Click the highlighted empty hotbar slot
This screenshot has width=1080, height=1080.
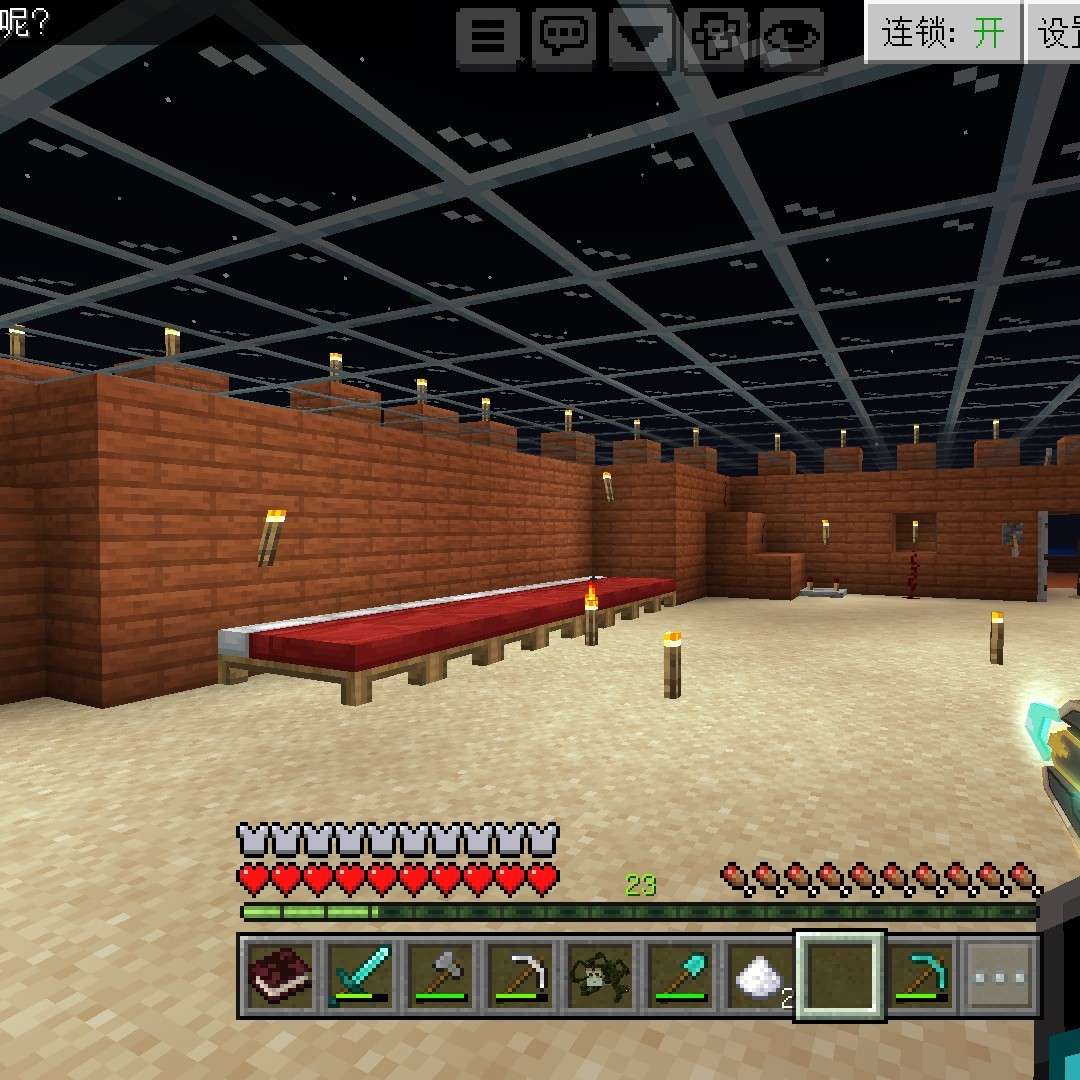coord(840,975)
